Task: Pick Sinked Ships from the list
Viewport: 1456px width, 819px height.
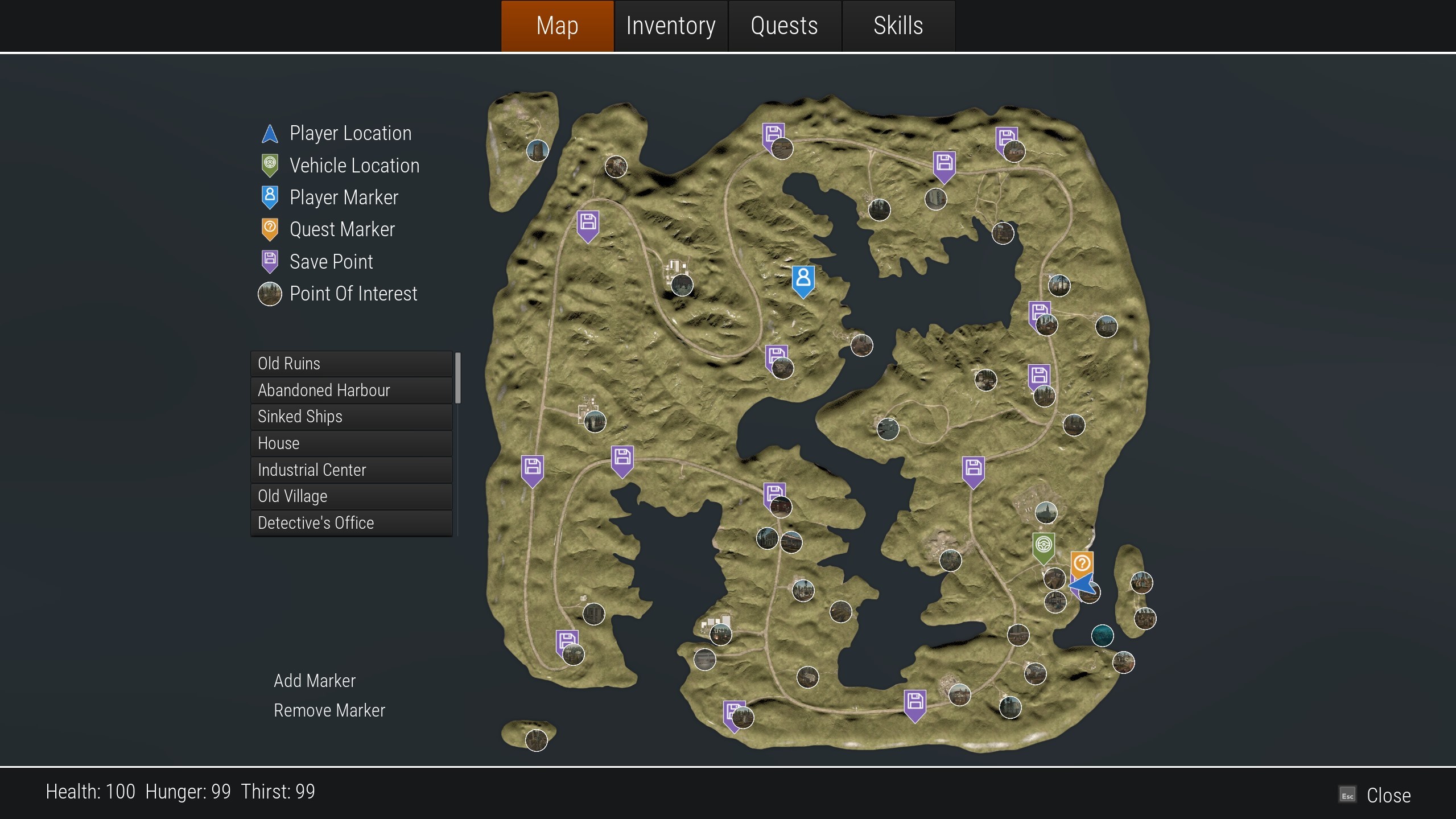Action: pos(351,417)
